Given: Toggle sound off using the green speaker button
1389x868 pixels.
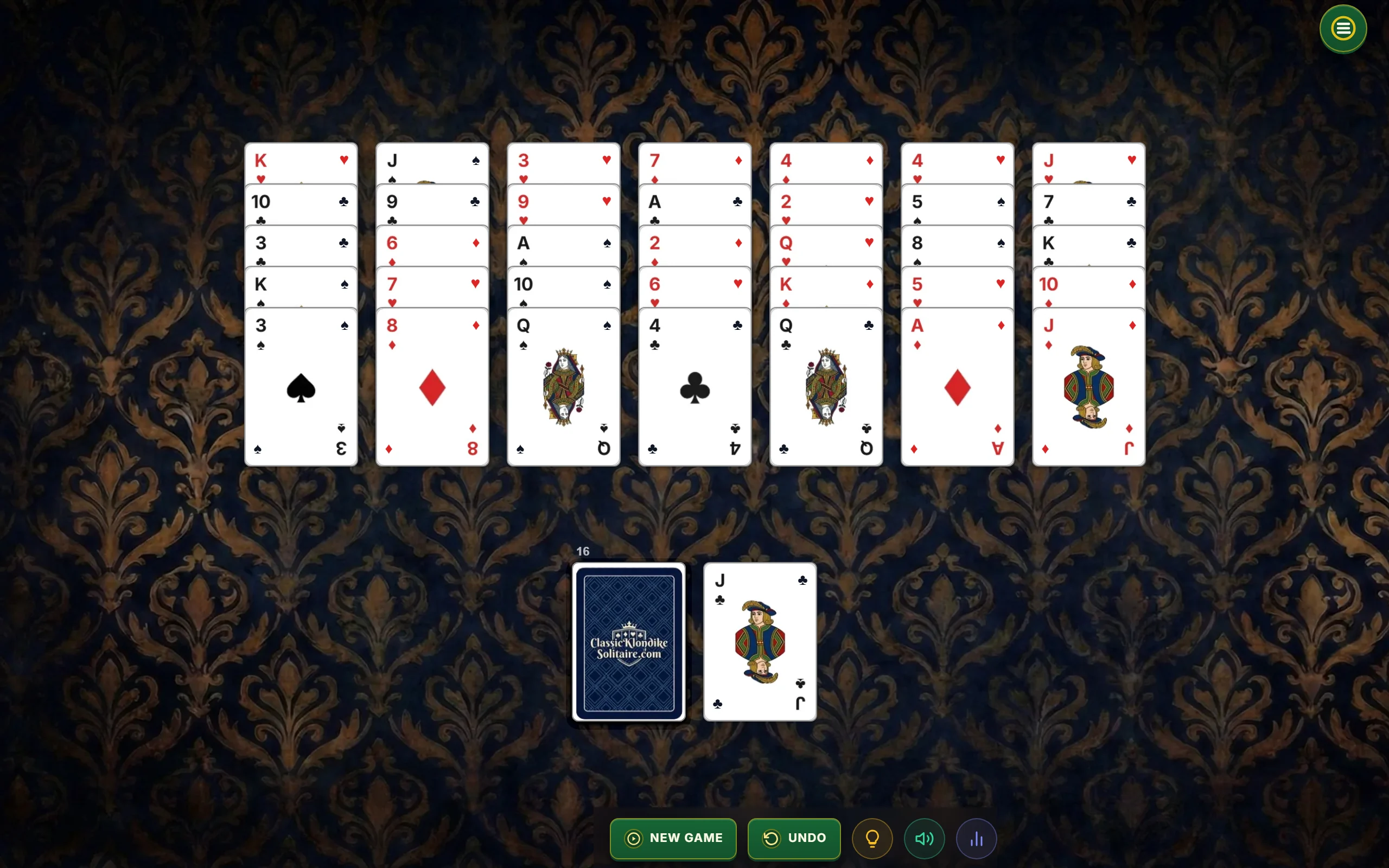Looking at the screenshot, I should (923, 838).
